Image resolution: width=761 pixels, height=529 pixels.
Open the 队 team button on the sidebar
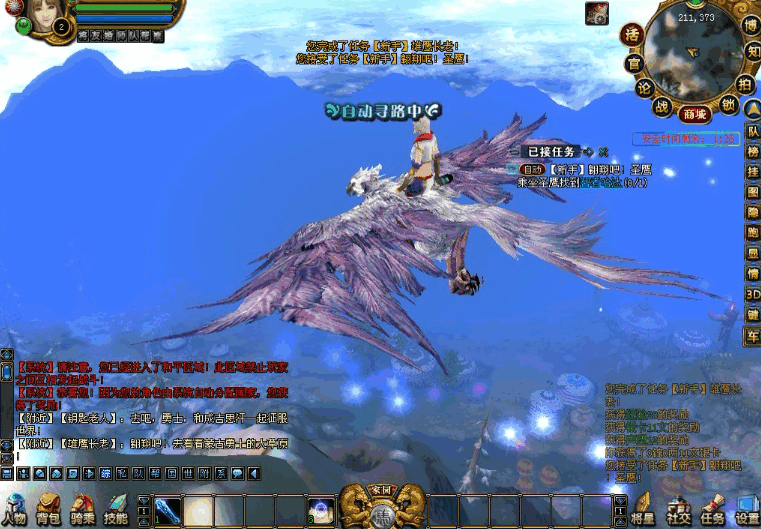click(753, 131)
